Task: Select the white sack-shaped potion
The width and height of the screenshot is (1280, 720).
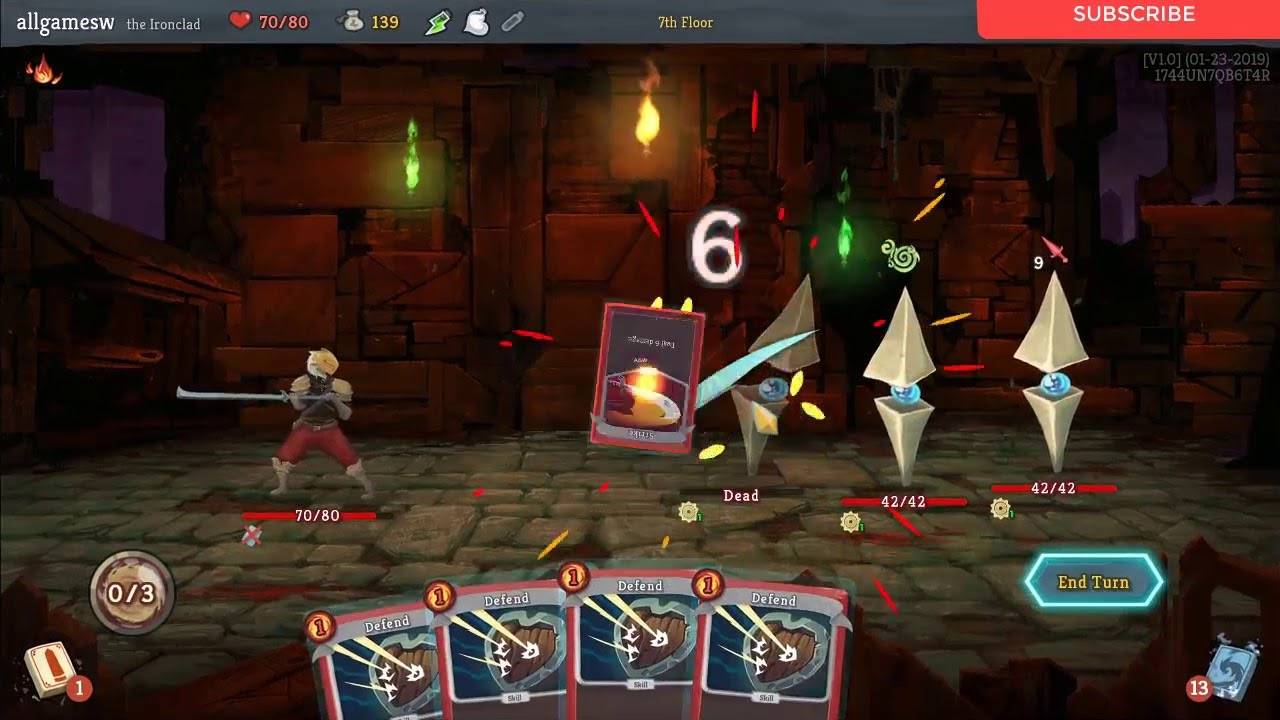Action: (x=476, y=22)
